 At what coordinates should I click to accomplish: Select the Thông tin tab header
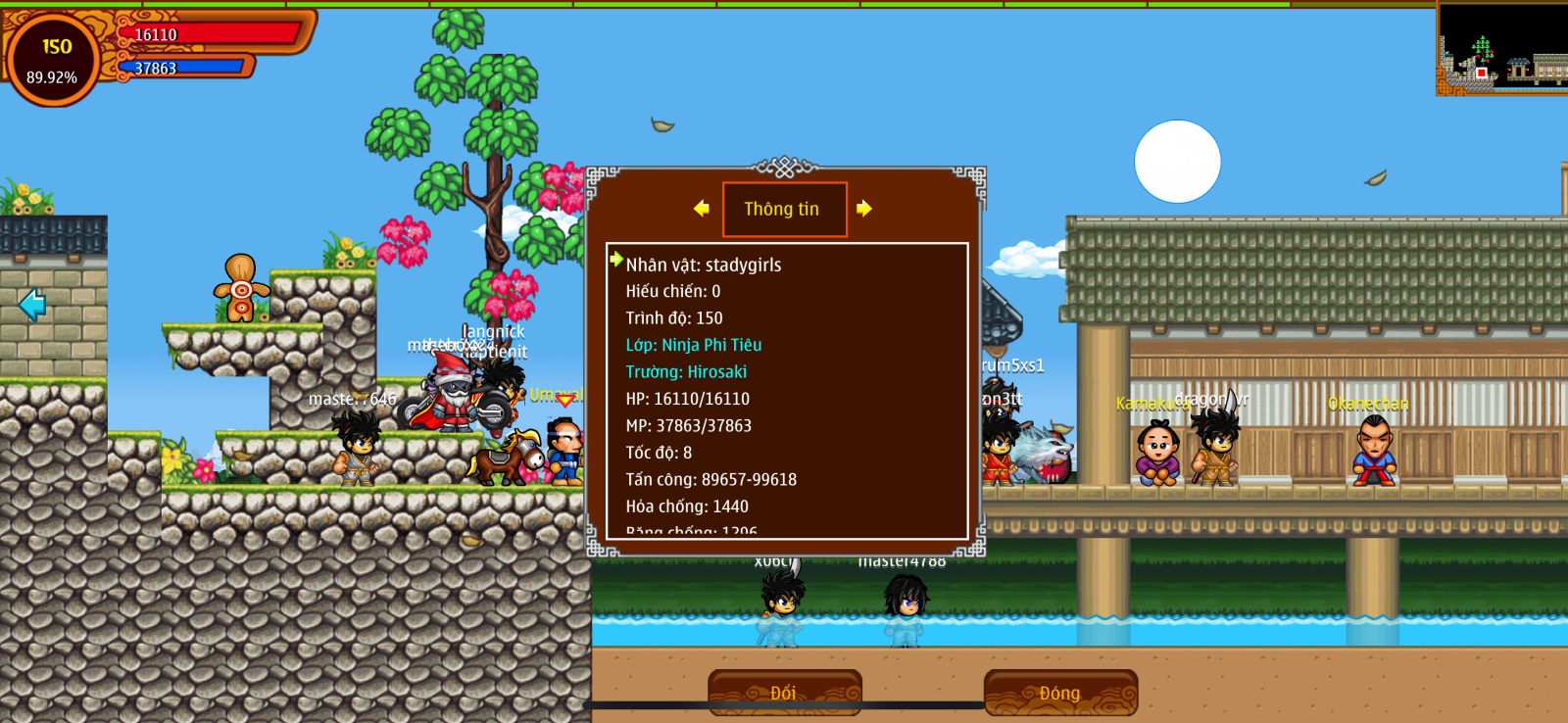(x=784, y=209)
